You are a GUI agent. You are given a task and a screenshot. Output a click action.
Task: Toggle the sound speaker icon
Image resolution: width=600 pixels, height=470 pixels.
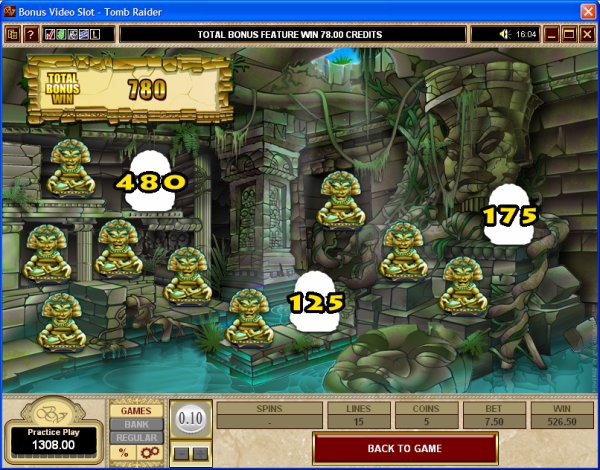point(506,34)
